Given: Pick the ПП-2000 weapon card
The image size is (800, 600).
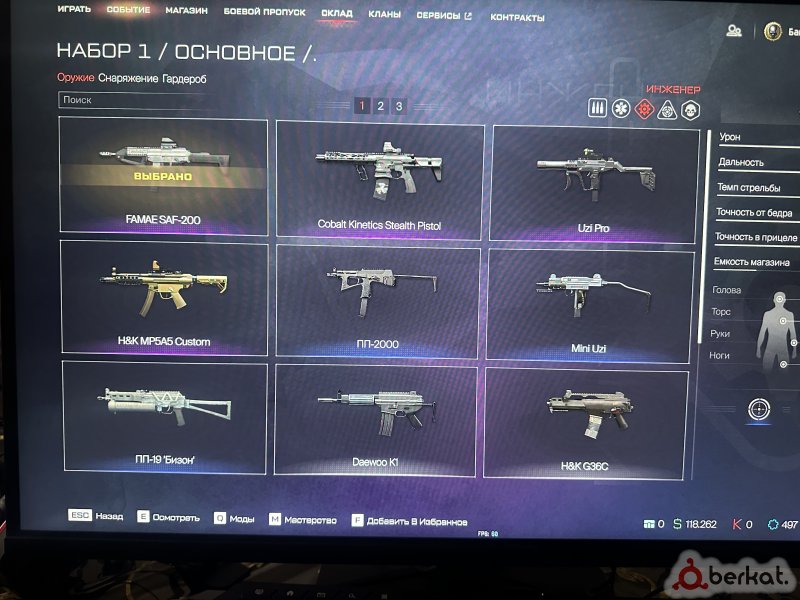Looking at the screenshot, I should [x=377, y=301].
